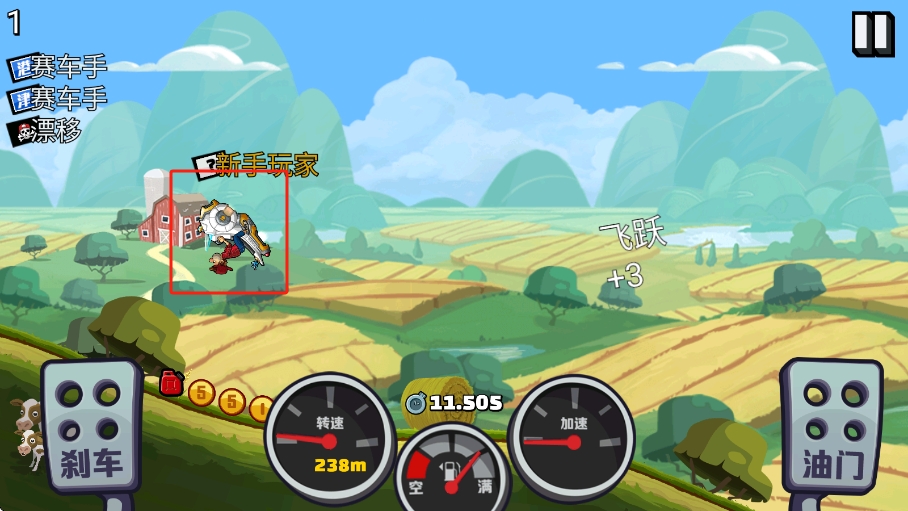The height and width of the screenshot is (511, 908).
Task: Pause the game with the pause button
Action: 872,33
